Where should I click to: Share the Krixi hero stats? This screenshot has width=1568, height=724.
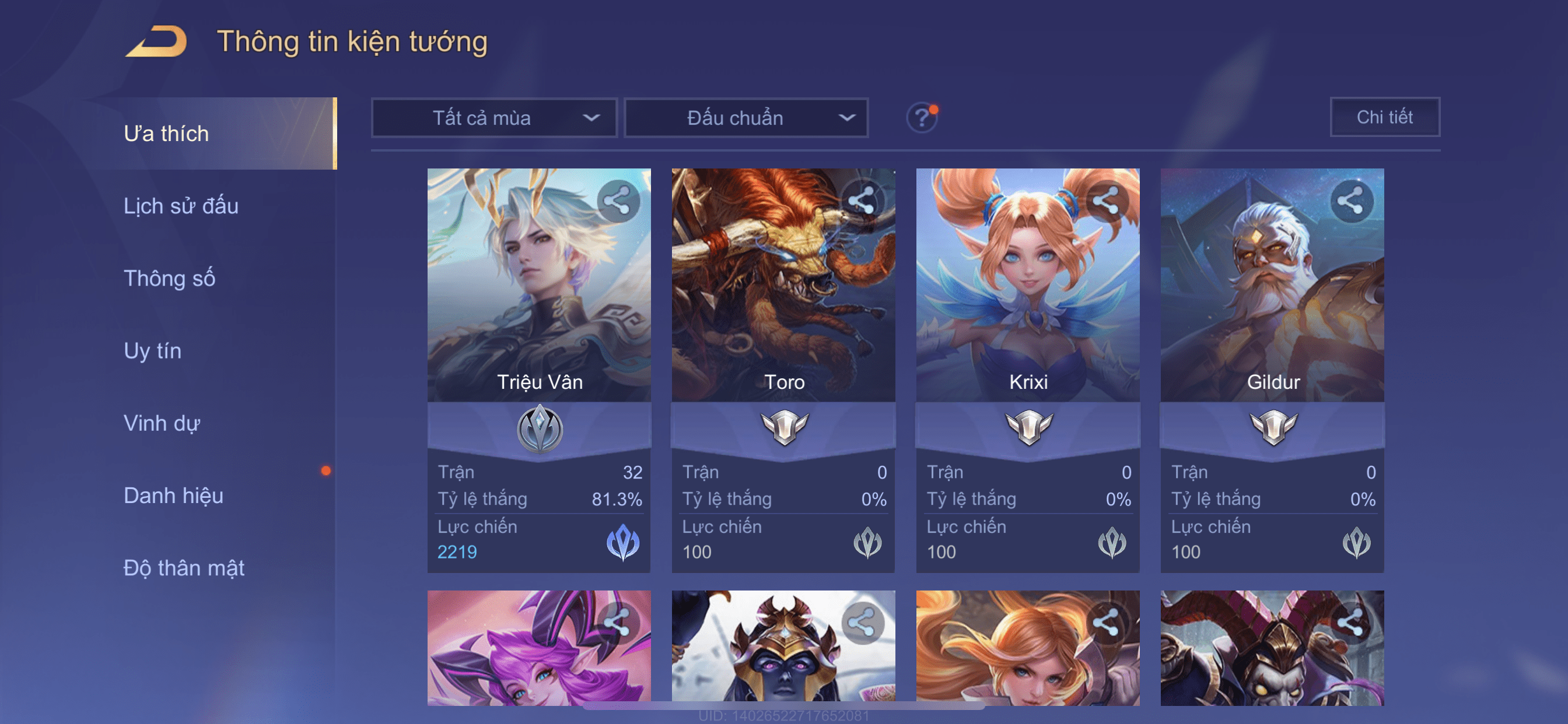coord(1106,201)
